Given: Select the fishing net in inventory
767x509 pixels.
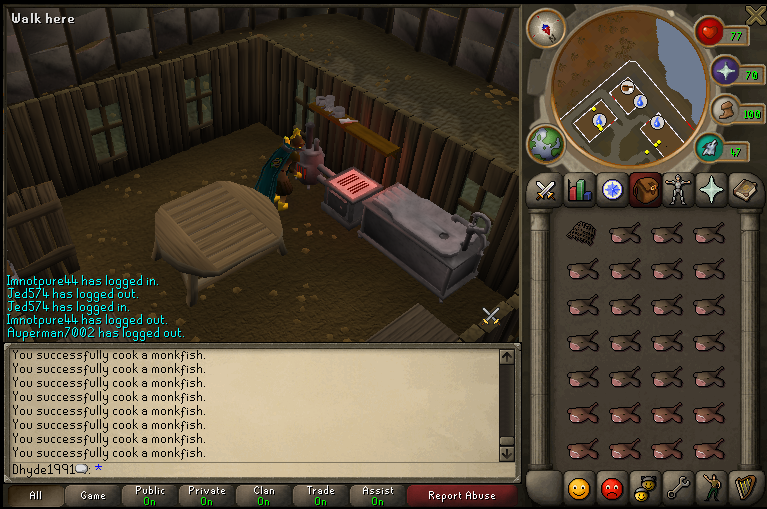Looking at the screenshot, I should click(x=581, y=233).
